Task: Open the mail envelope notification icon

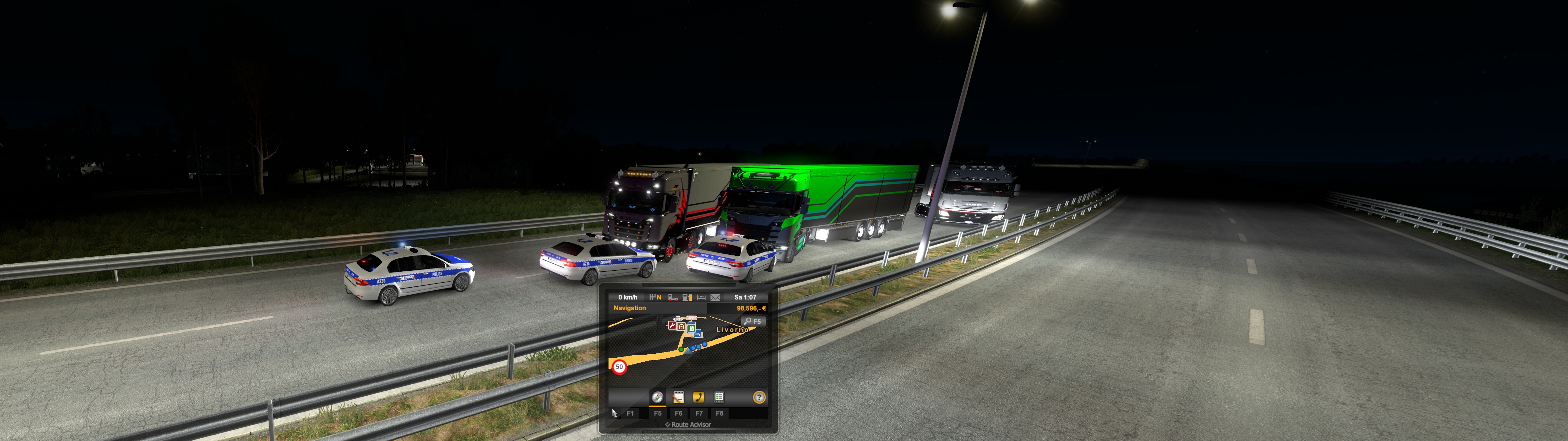Action: (715, 297)
